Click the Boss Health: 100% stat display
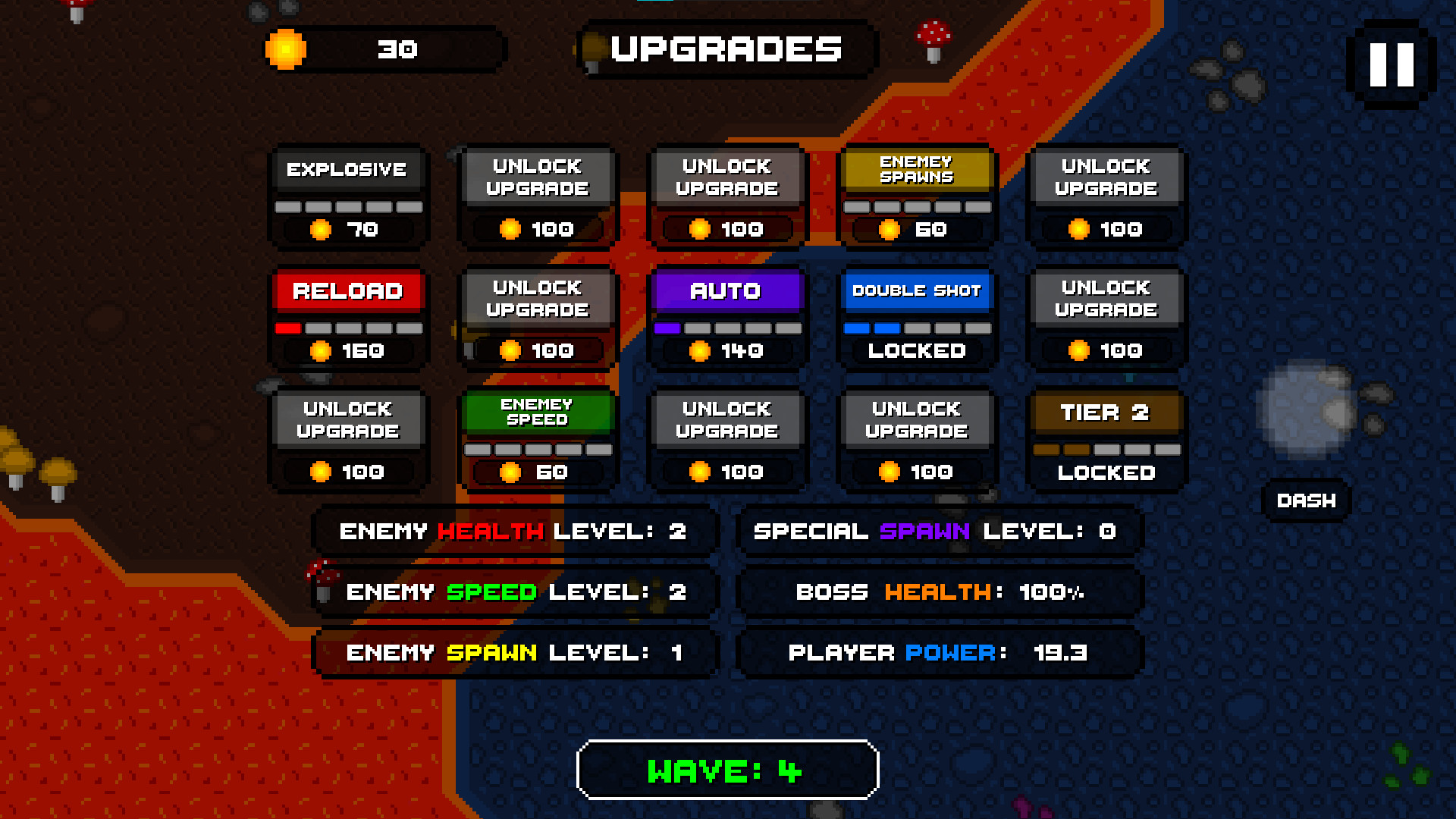This screenshot has width=1456, height=819. 939,592
